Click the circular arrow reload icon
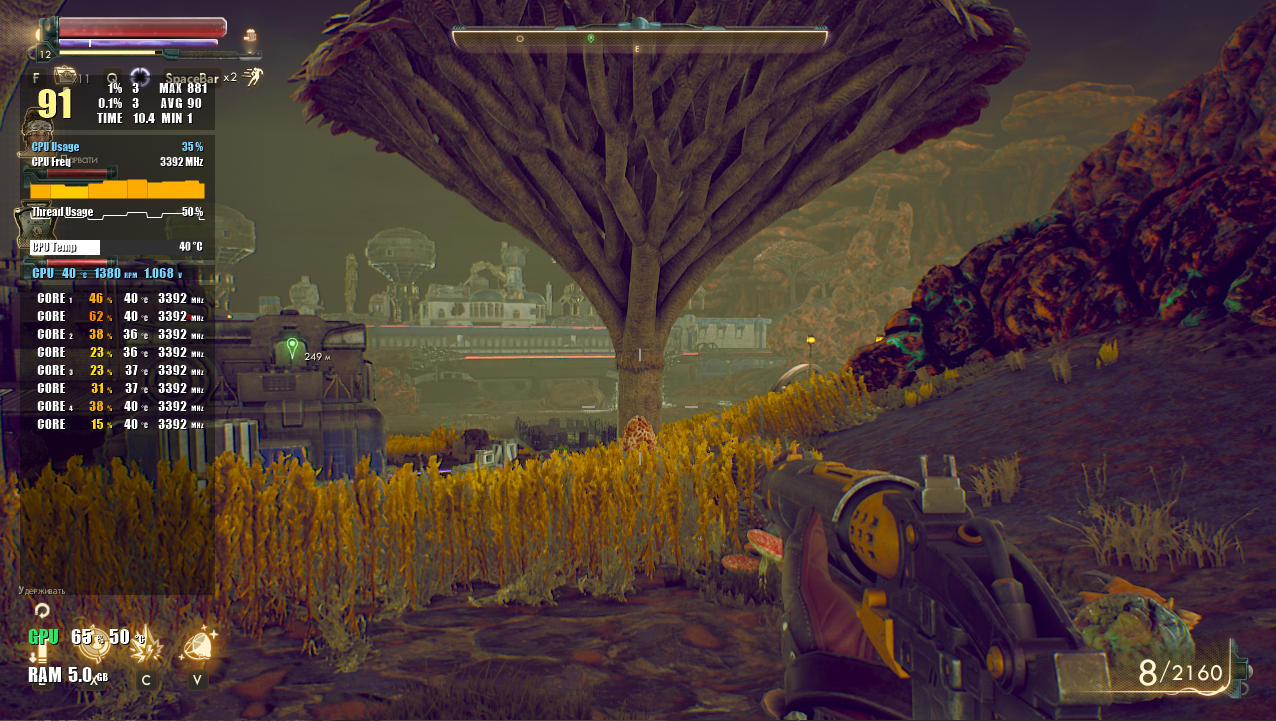The image size is (1276, 721). (42, 609)
